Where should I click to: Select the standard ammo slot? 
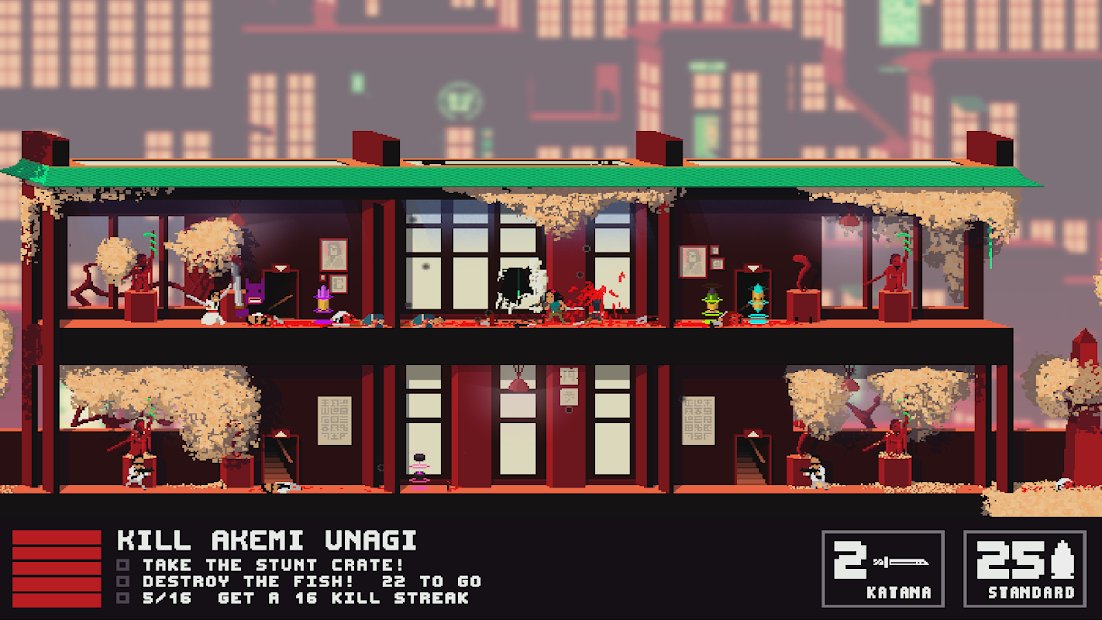(x=1025, y=568)
